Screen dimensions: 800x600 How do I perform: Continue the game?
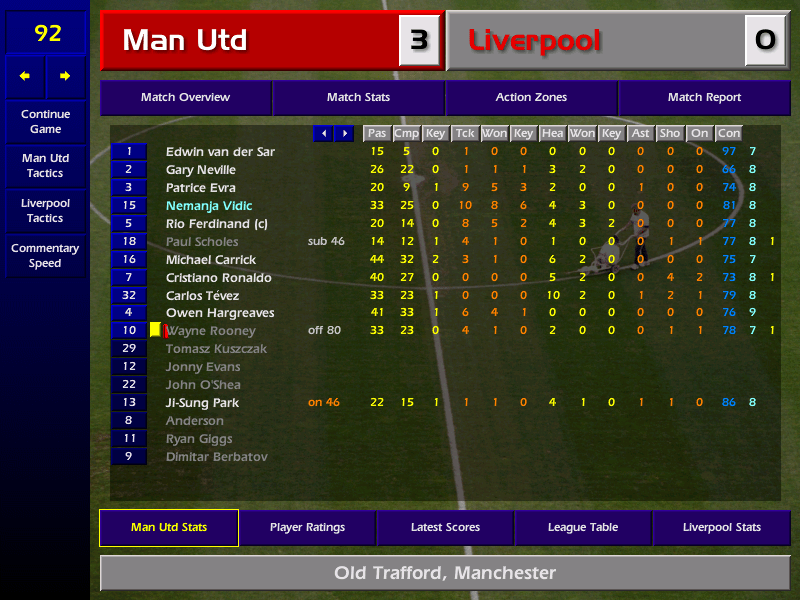(x=45, y=121)
